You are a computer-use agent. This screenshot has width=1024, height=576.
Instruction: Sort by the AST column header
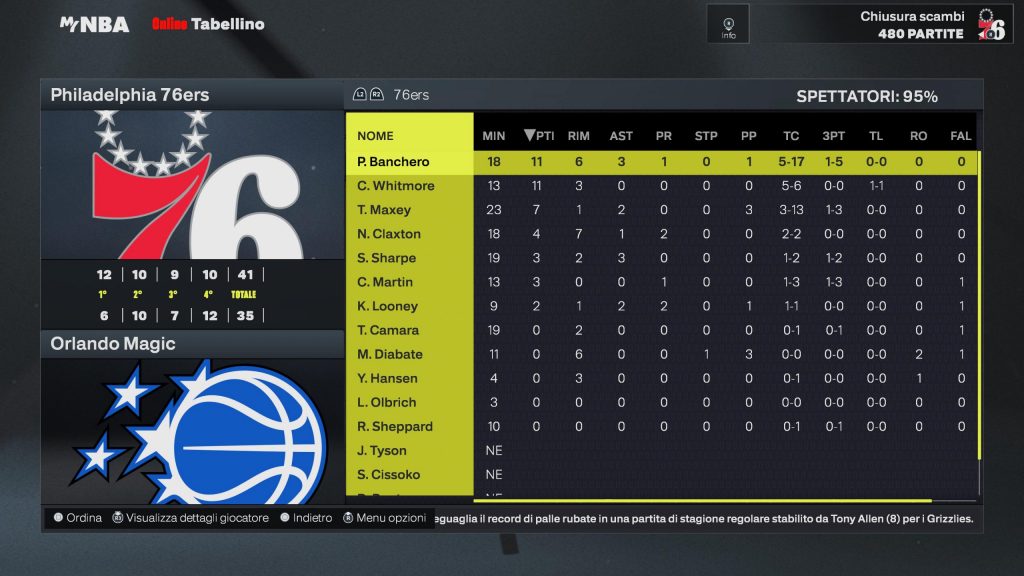(621, 136)
